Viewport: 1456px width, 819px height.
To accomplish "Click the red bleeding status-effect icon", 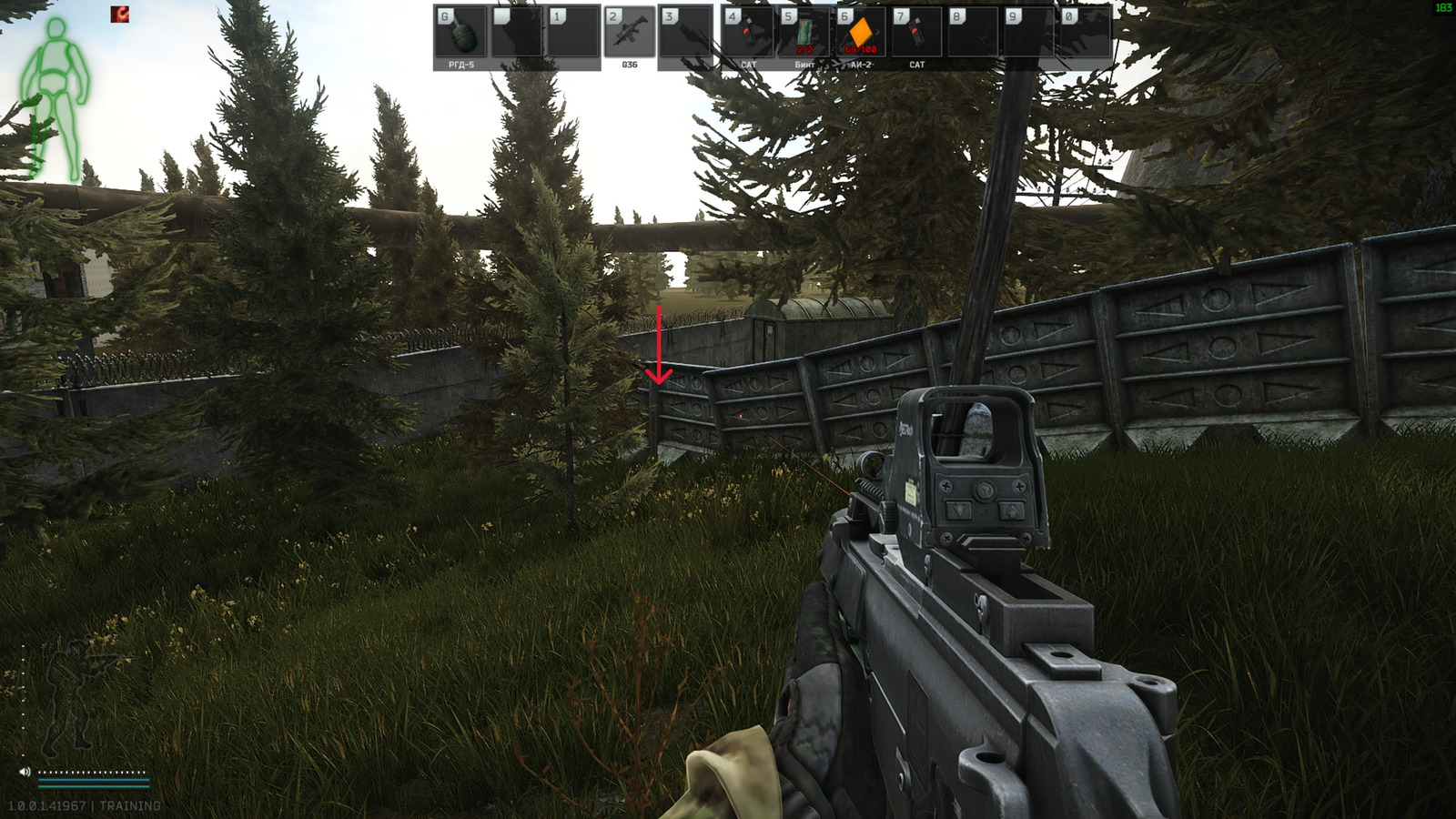I will point(118,15).
